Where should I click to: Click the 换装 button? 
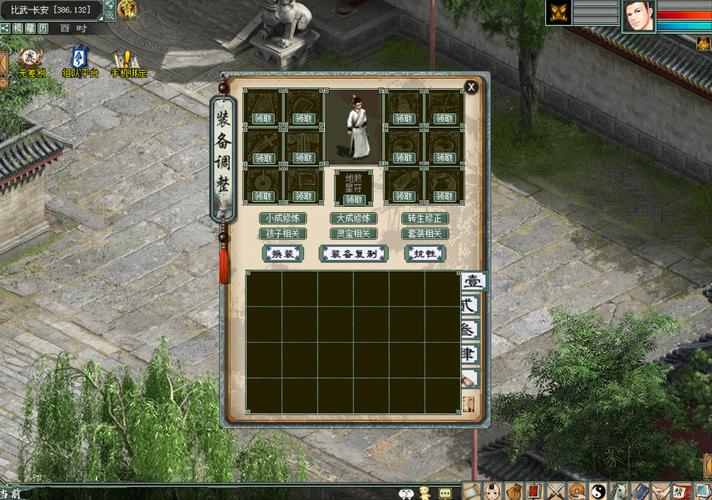tap(282, 254)
